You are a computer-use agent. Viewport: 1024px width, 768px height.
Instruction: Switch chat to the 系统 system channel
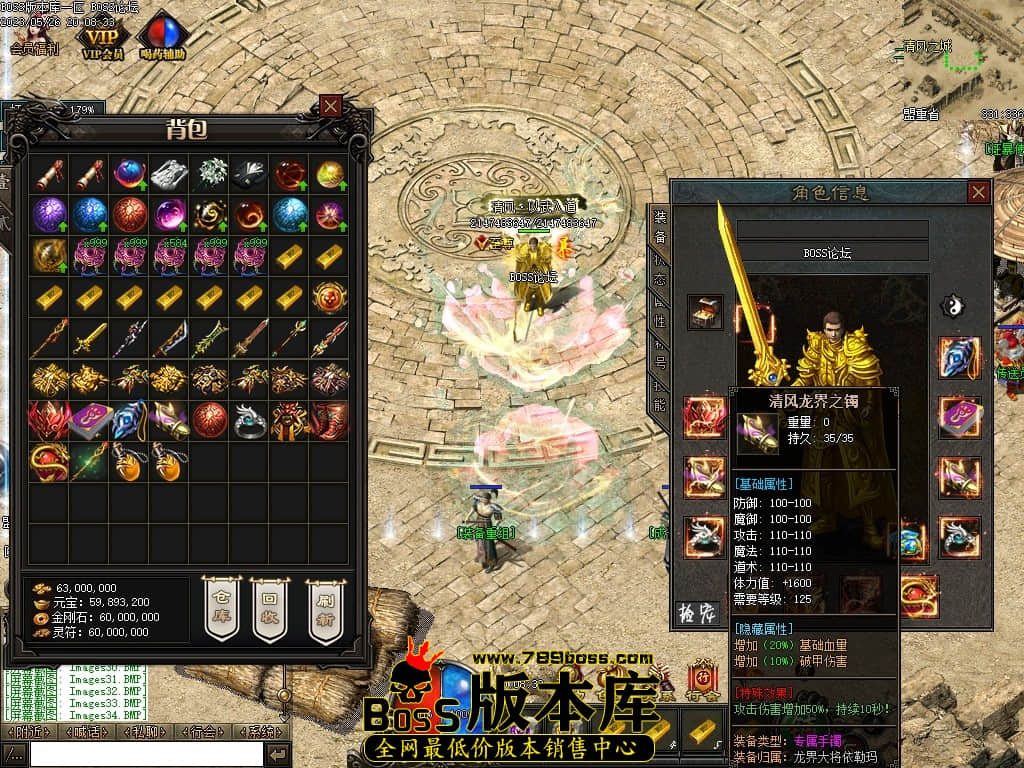coord(261,732)
